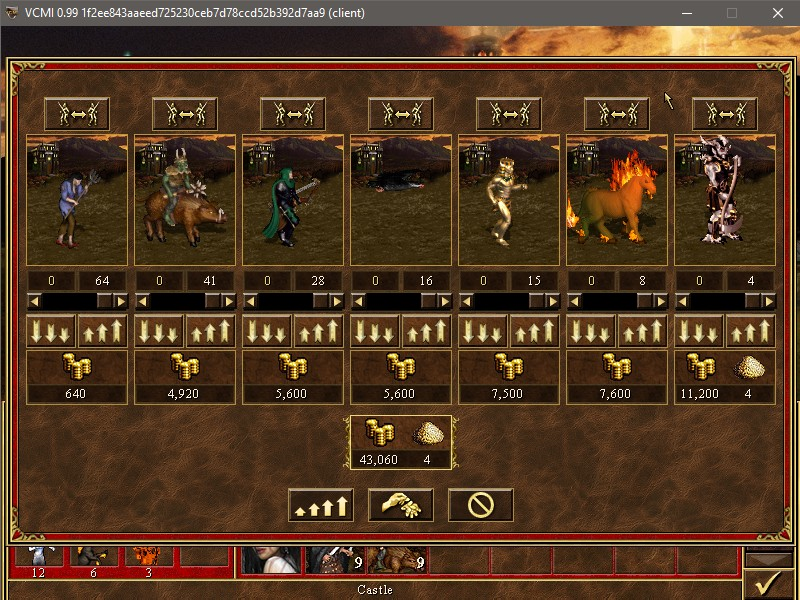Cancel recruitment with the prohibition-sign button
Screen dimensions: 800x600
(480, 505)
